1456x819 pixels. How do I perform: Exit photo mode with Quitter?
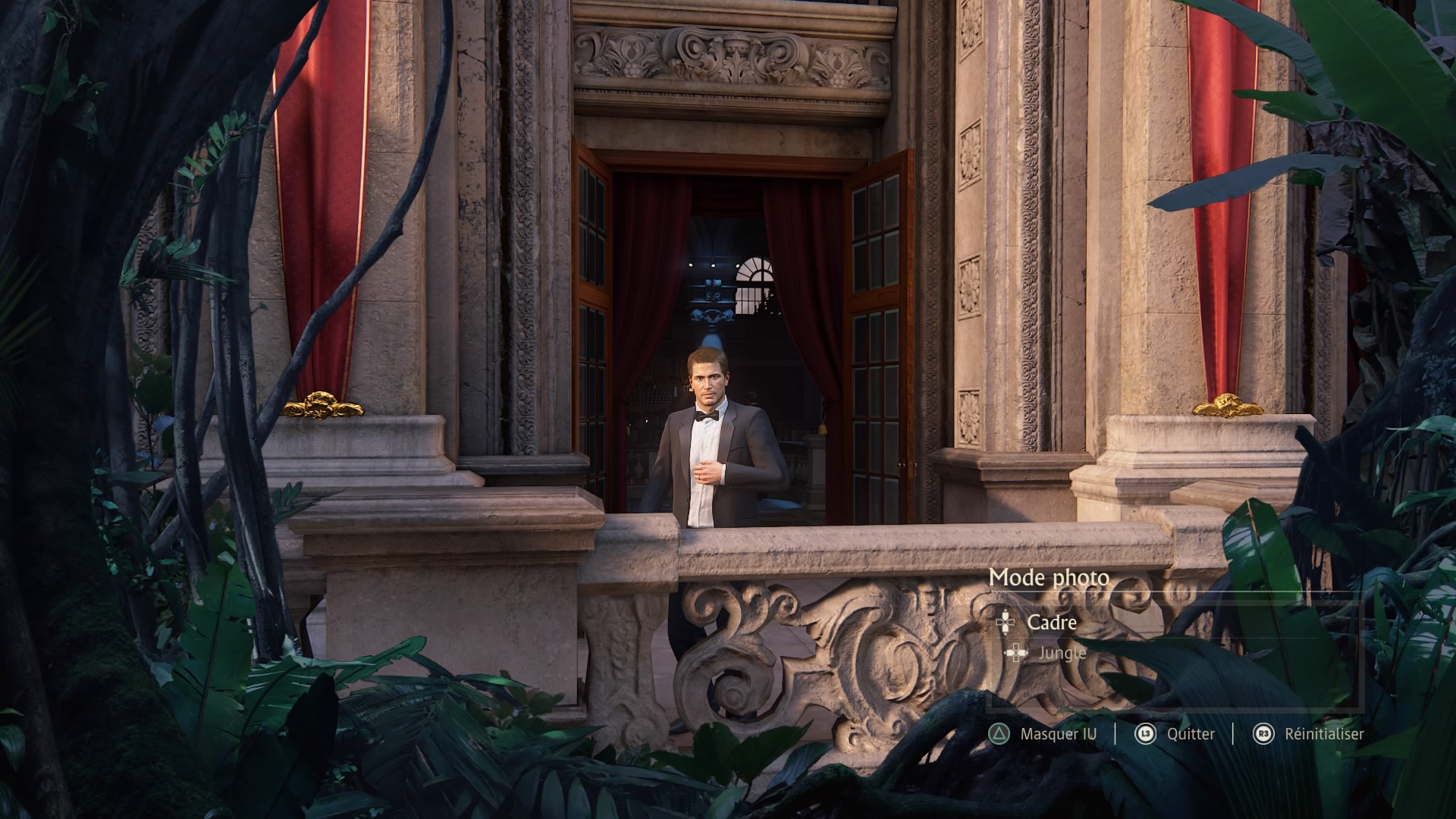1190,734
